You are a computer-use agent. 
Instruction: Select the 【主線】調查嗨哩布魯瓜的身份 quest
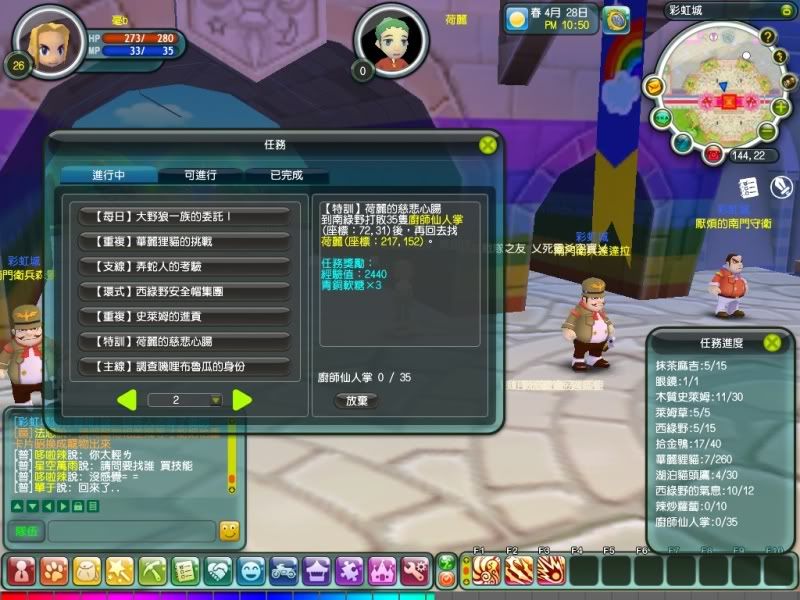point(184,366)
